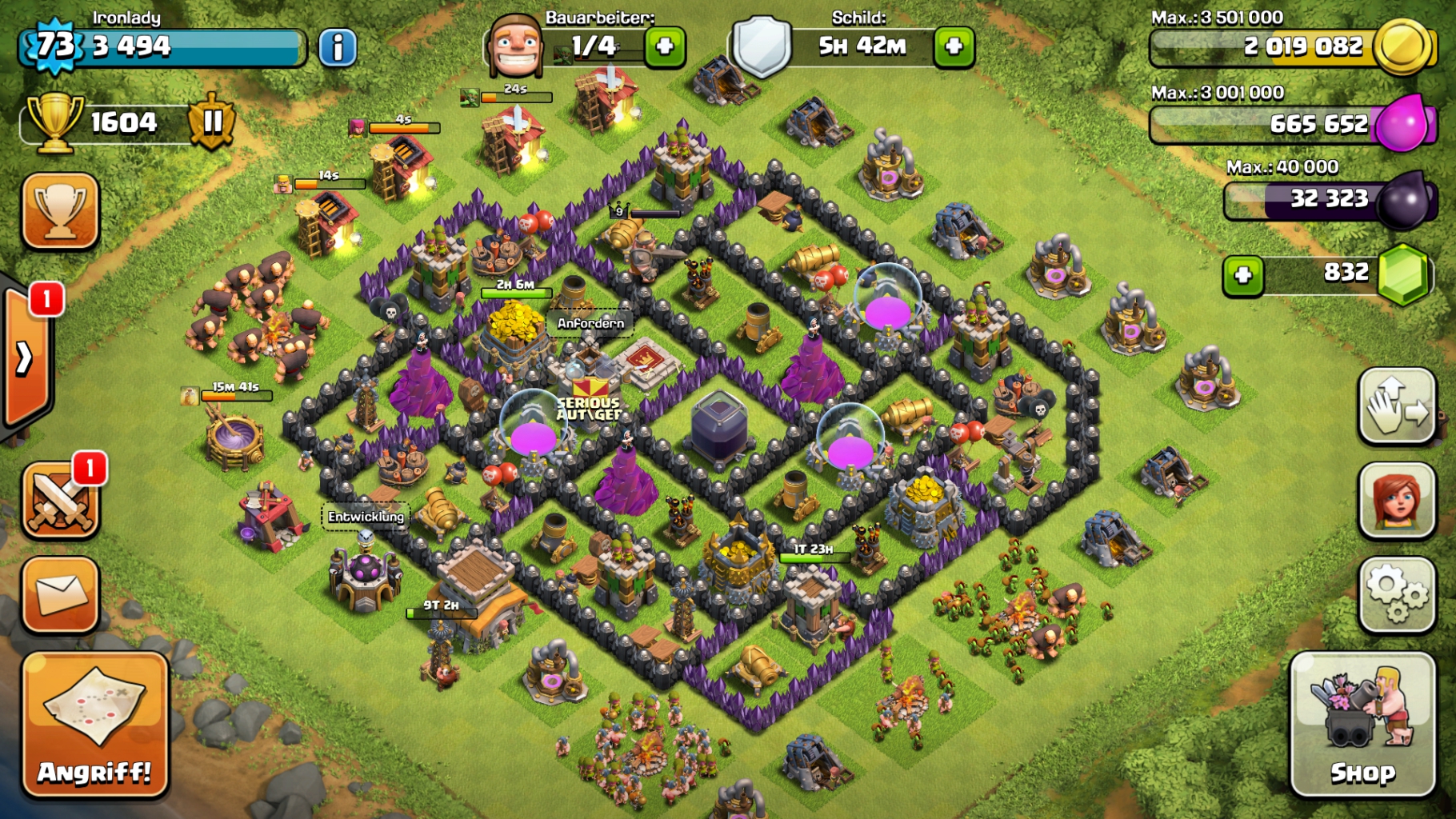The image size is (1456, 819).
Task: Open the league shield badge next to trophies
Action: tap(212, 122)
